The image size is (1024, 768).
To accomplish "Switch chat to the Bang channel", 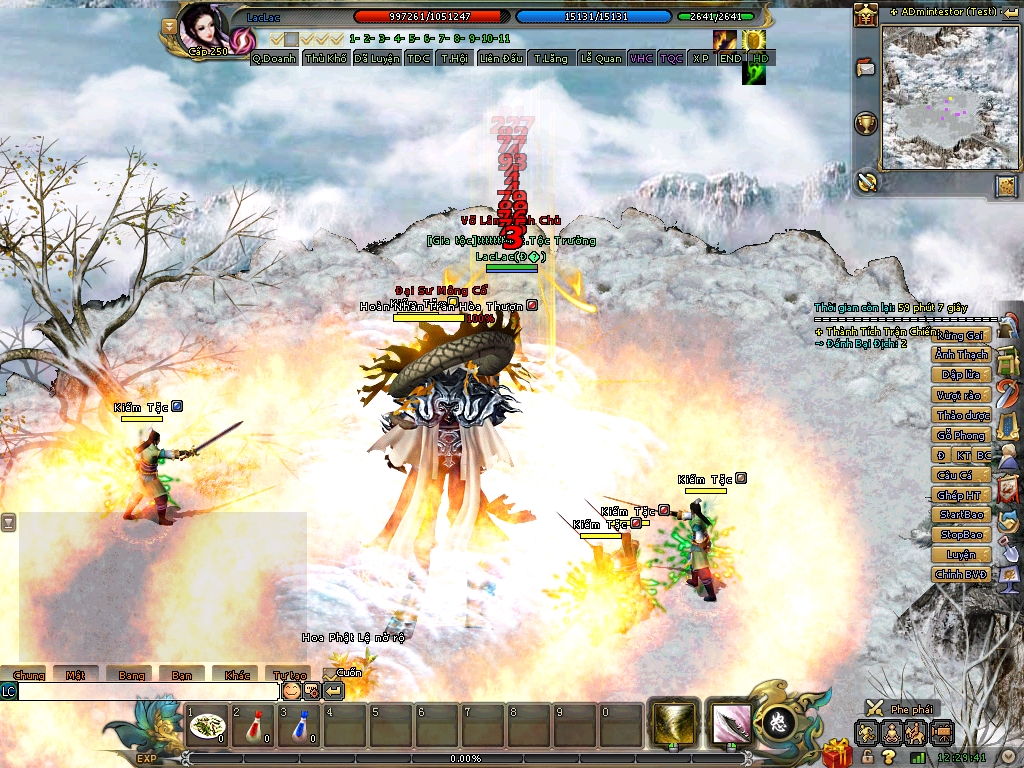I will tap(131, 676).
